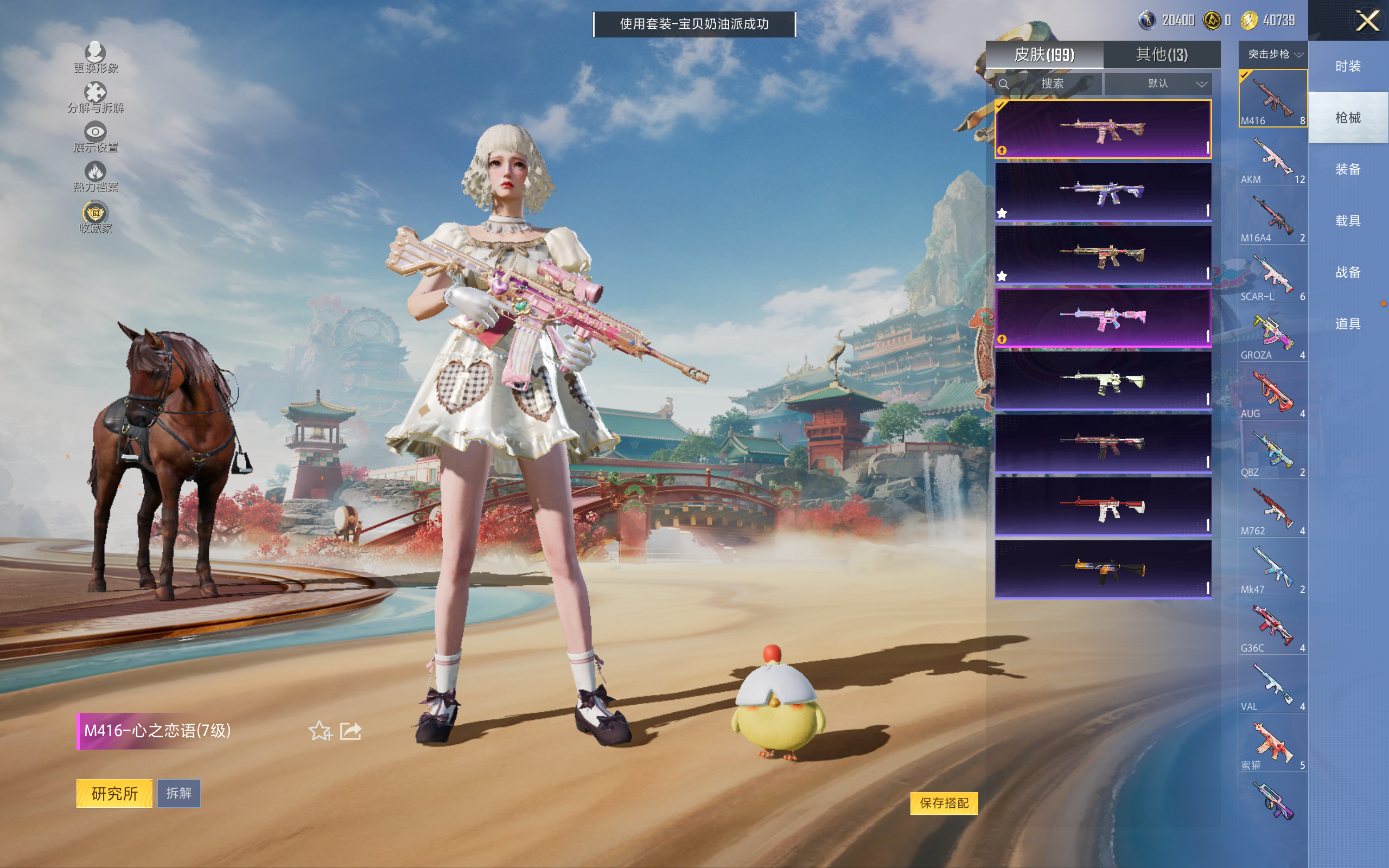1389x868 pixels.
Task: Share the skin using the share icon
Action: click(351, 731)
